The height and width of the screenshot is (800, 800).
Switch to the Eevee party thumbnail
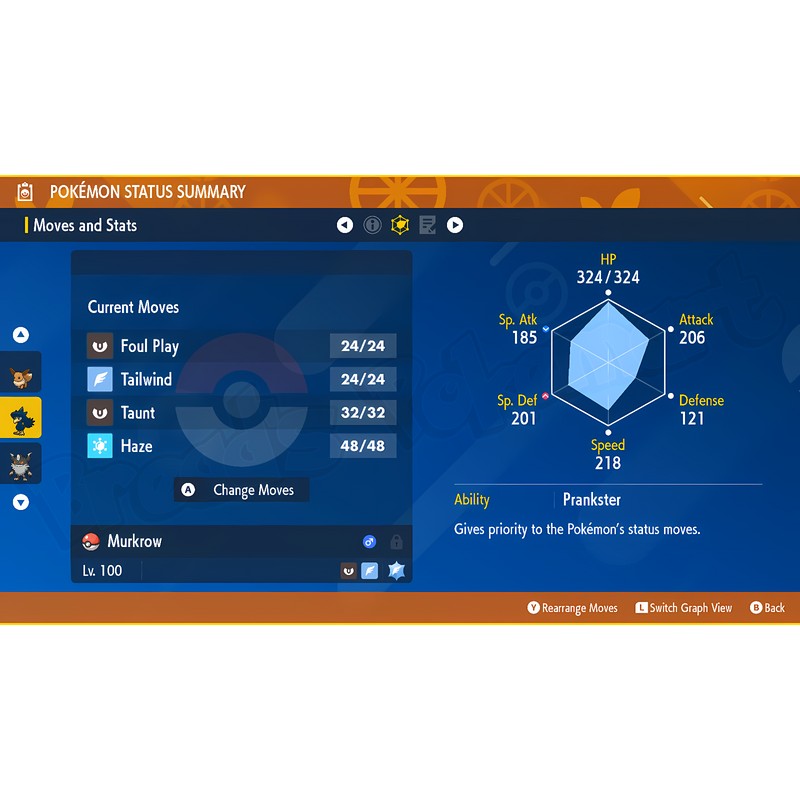(x=21, y=375)
